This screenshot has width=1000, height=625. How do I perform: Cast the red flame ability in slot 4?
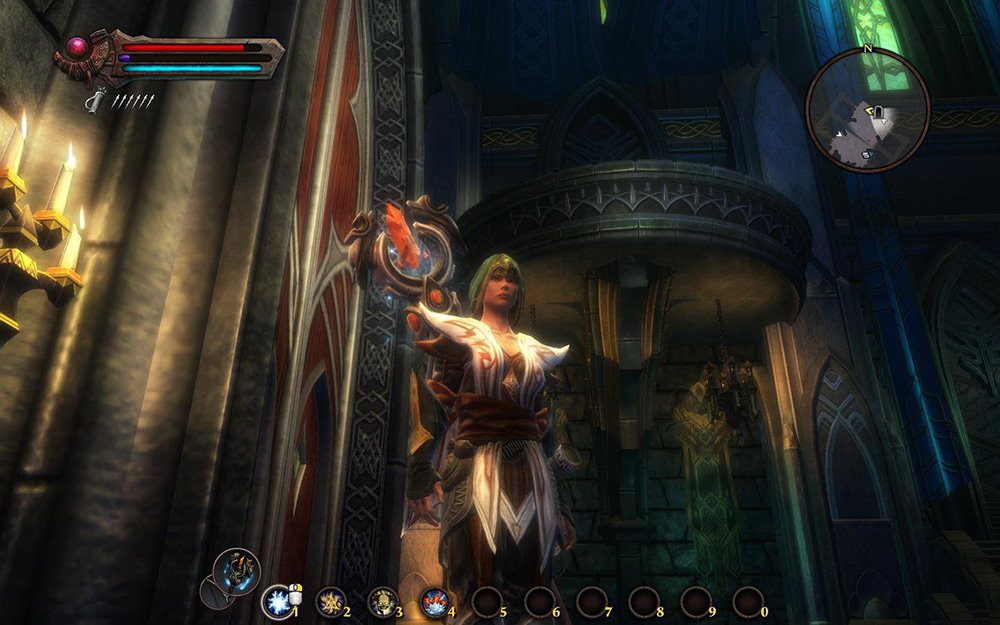pos(433,601)
